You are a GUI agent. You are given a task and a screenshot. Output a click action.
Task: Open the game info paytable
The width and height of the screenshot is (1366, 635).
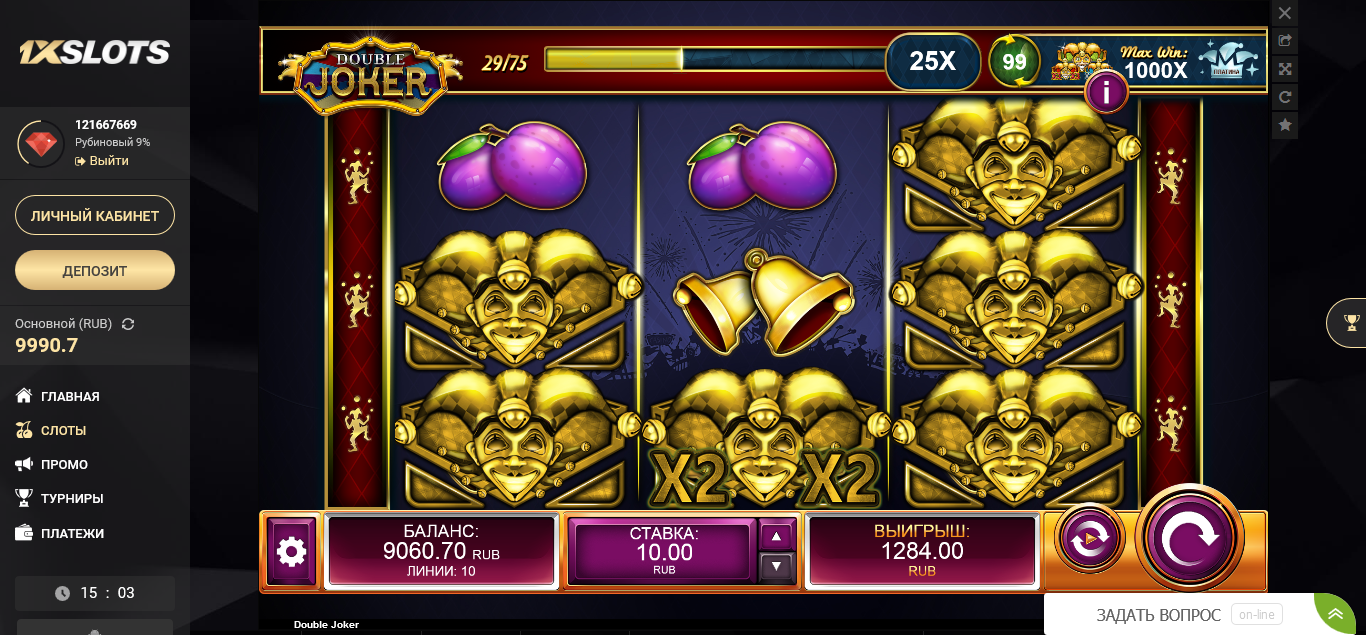coord(1106,93)
